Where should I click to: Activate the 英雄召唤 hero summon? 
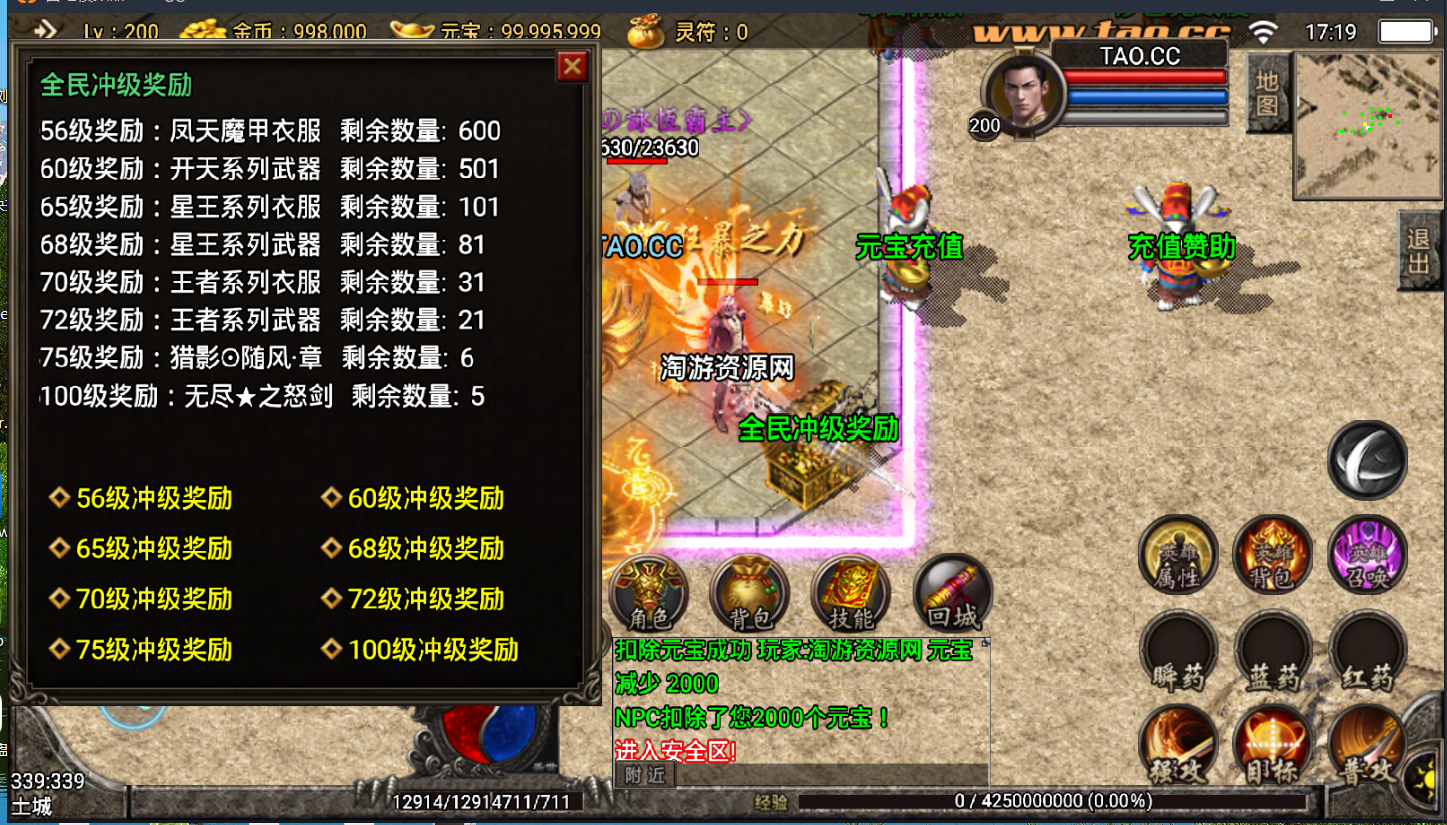pos(1367,554)
